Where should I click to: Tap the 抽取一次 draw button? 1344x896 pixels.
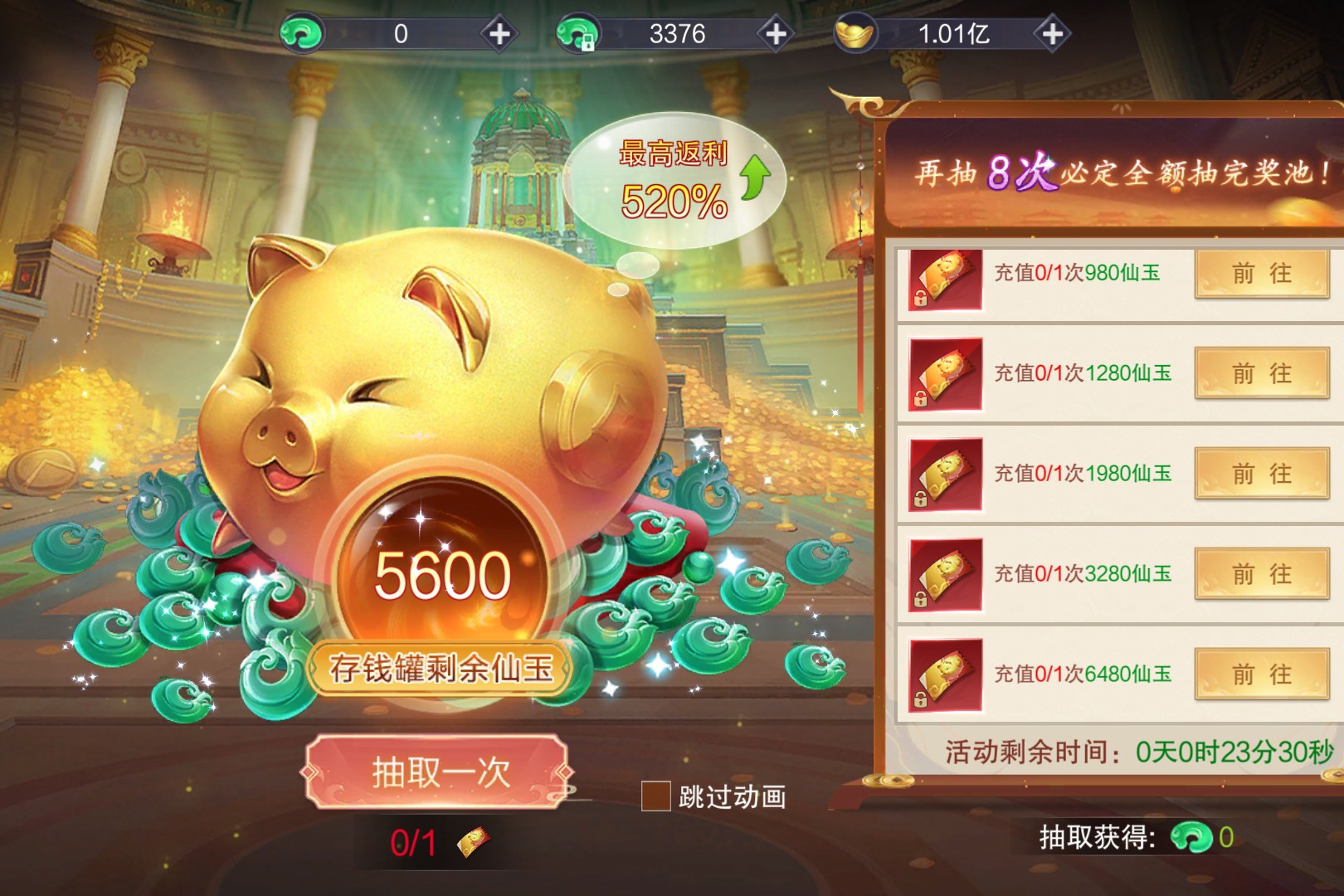439,772
